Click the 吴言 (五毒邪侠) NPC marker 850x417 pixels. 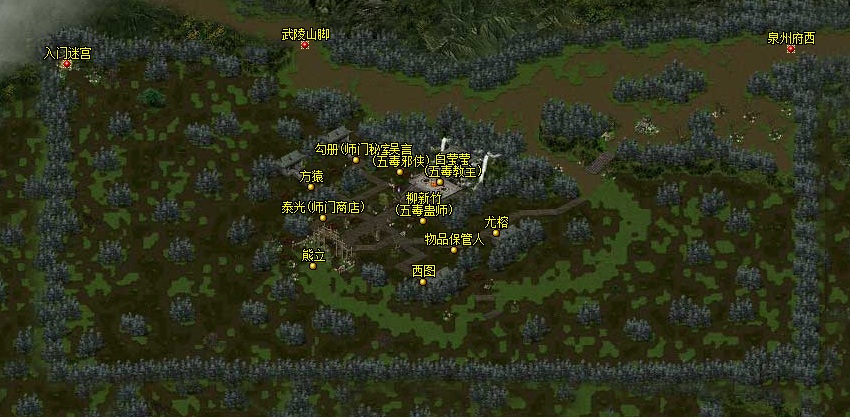point(399,172)
